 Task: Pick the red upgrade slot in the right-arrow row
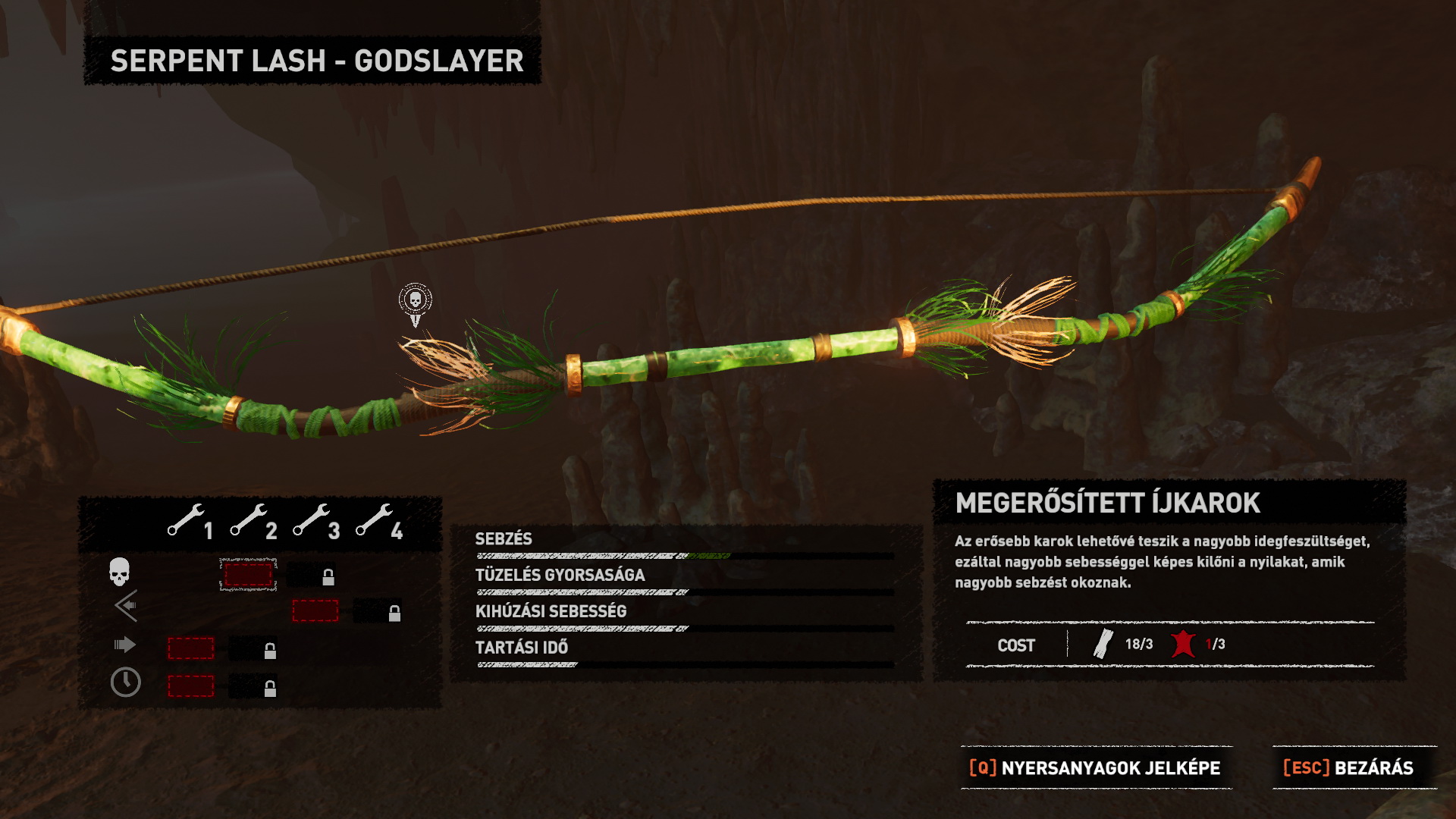tap(190, 648)
